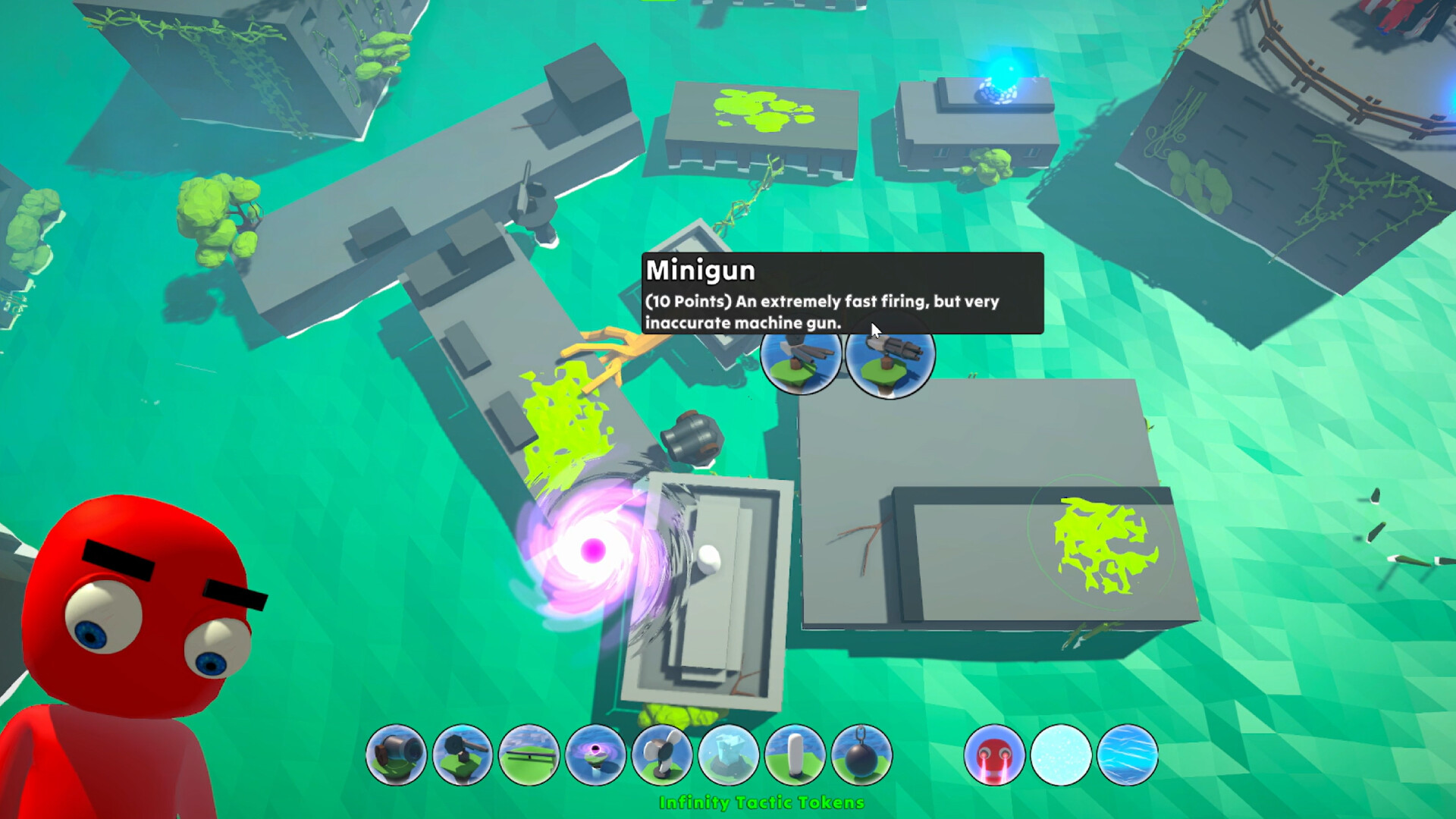The height and width of the screenshot is (819, 1456).
Task: Select the flat platform hotbar icon
Action: tap(531, 756)
